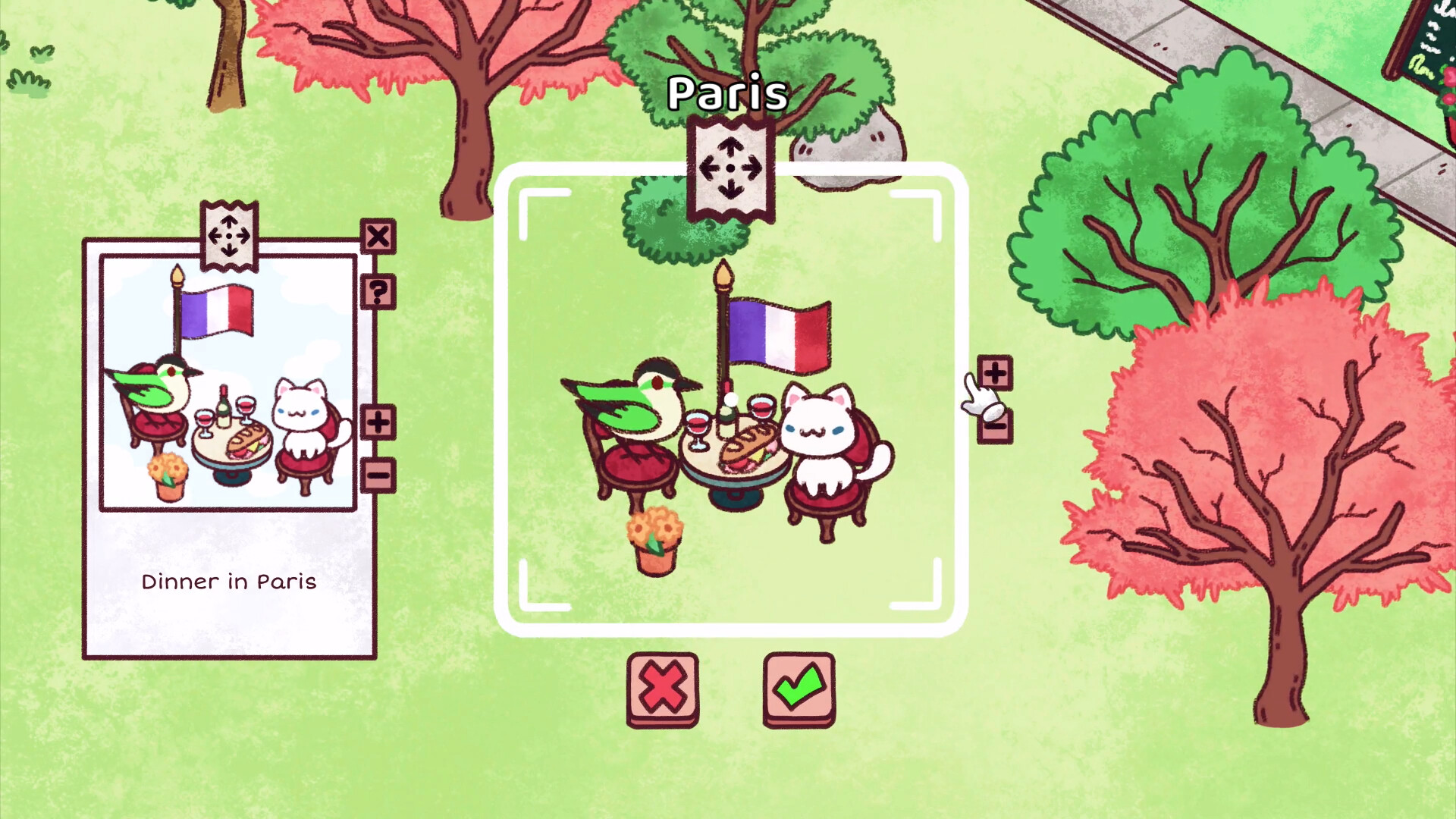Viewport: 1456px width, 819px height.
Task: Select the Dinner in Paris text label
Action: (228, 582)
